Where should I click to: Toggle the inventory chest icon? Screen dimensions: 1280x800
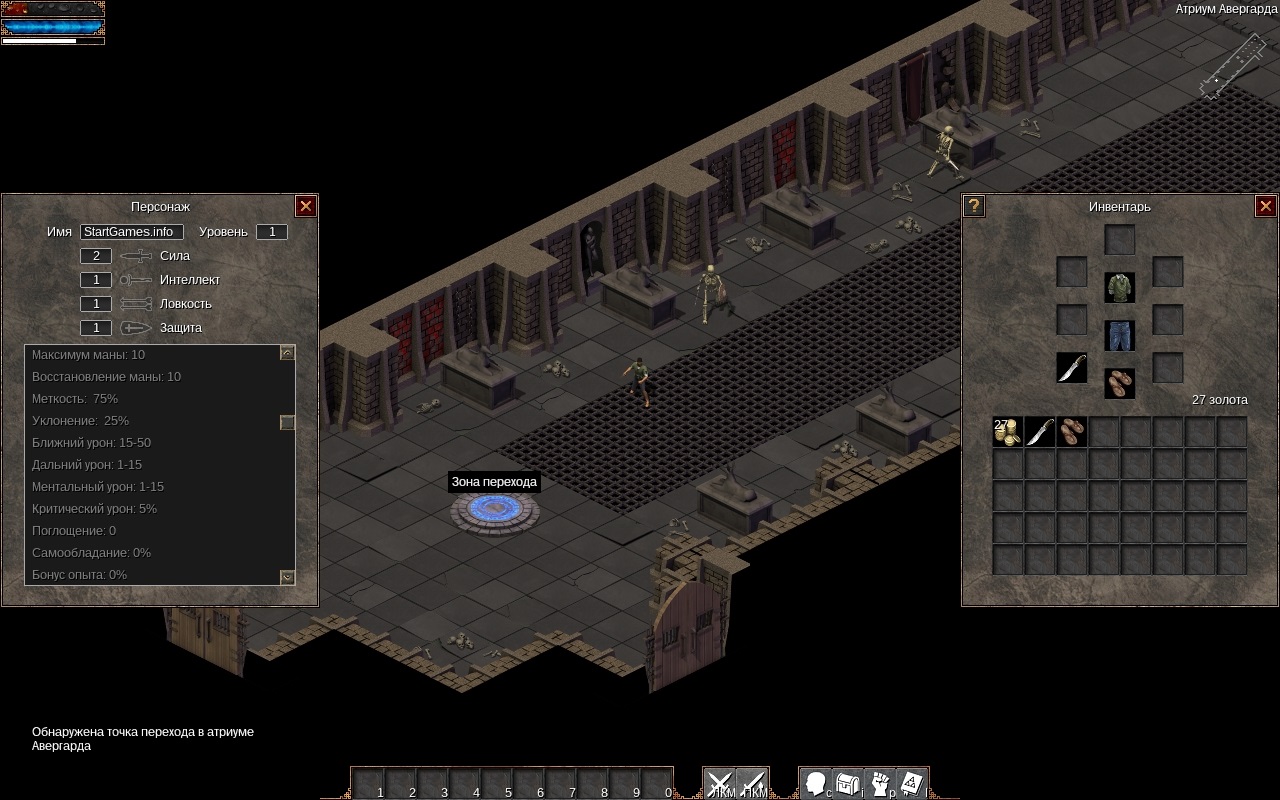(848, 782)
